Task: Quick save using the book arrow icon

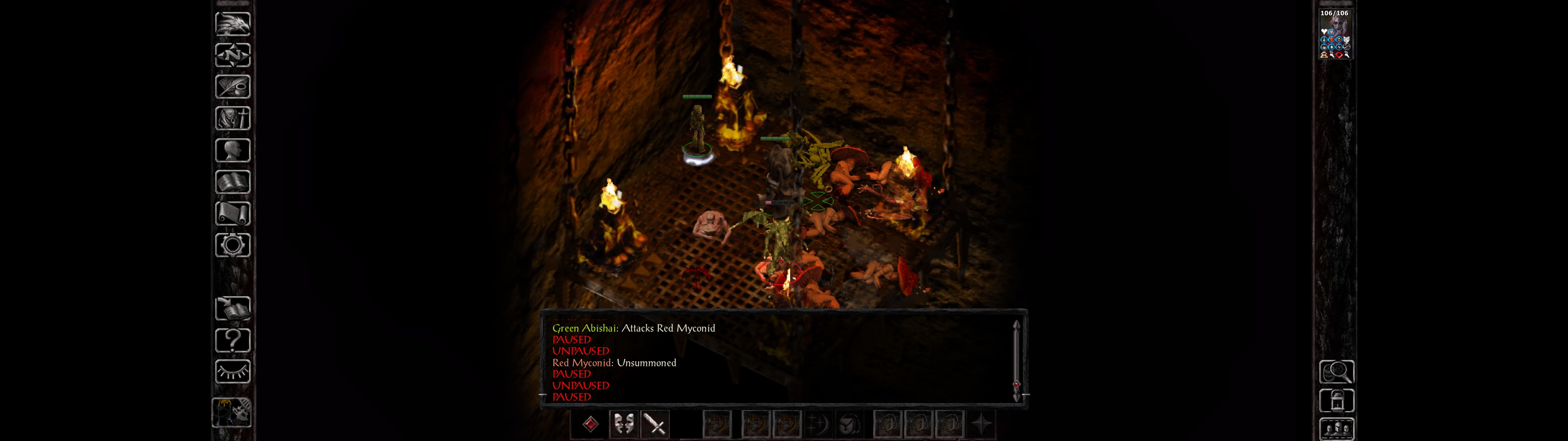Action: pos(232,308)
